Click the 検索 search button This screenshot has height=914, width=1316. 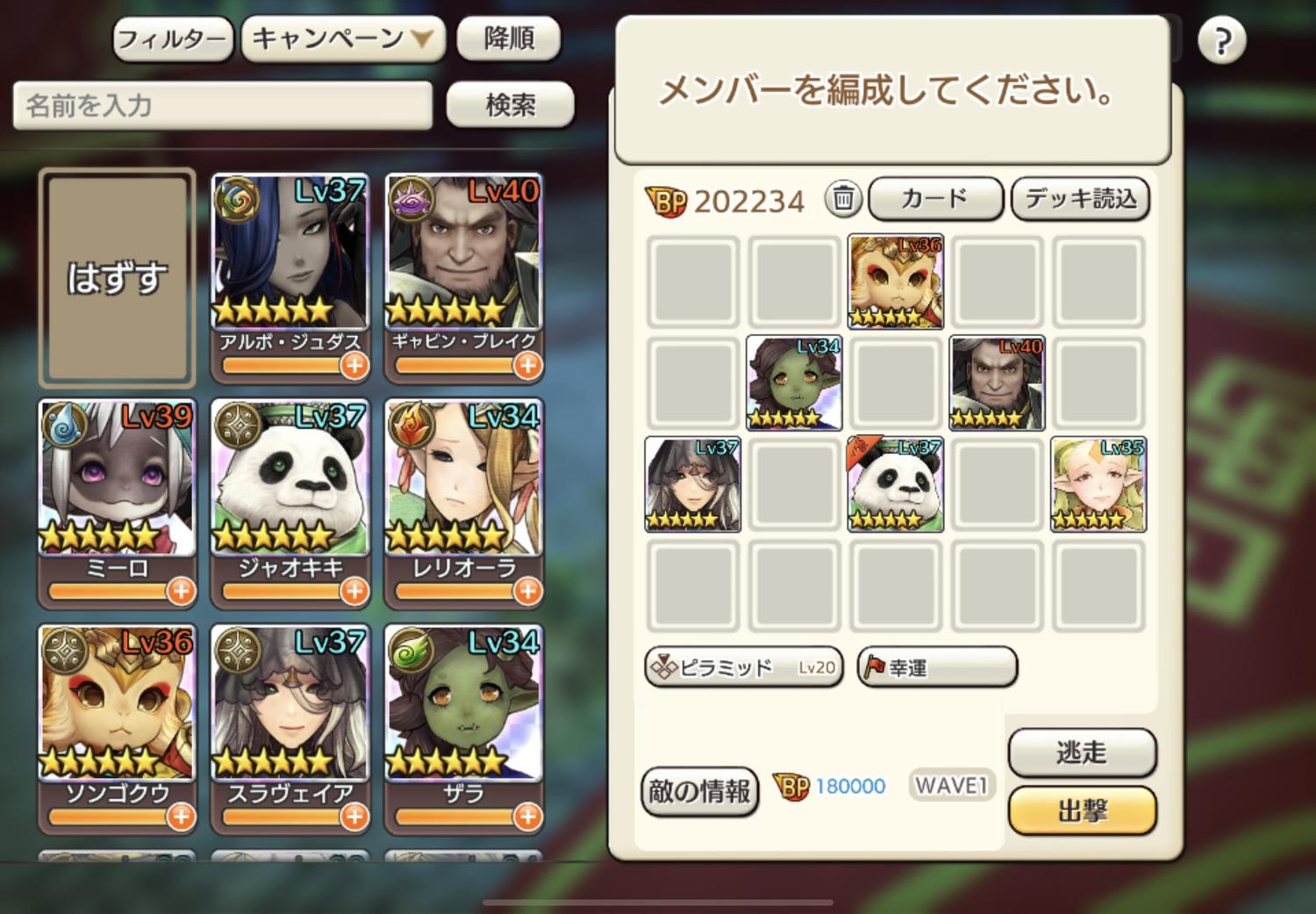click(510, 106)
